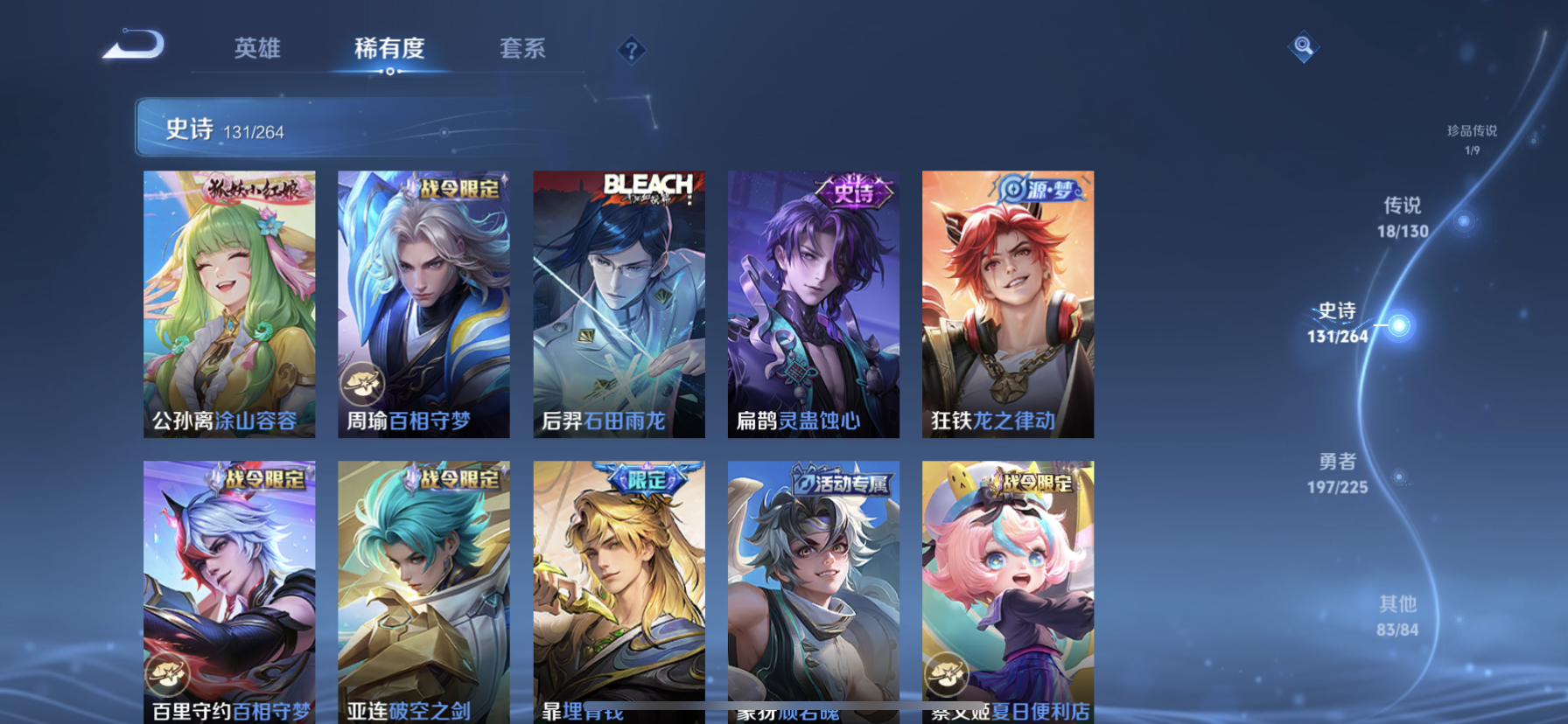Click the back arrow logo at top left

pyautogui.click(x=133, y=43)
